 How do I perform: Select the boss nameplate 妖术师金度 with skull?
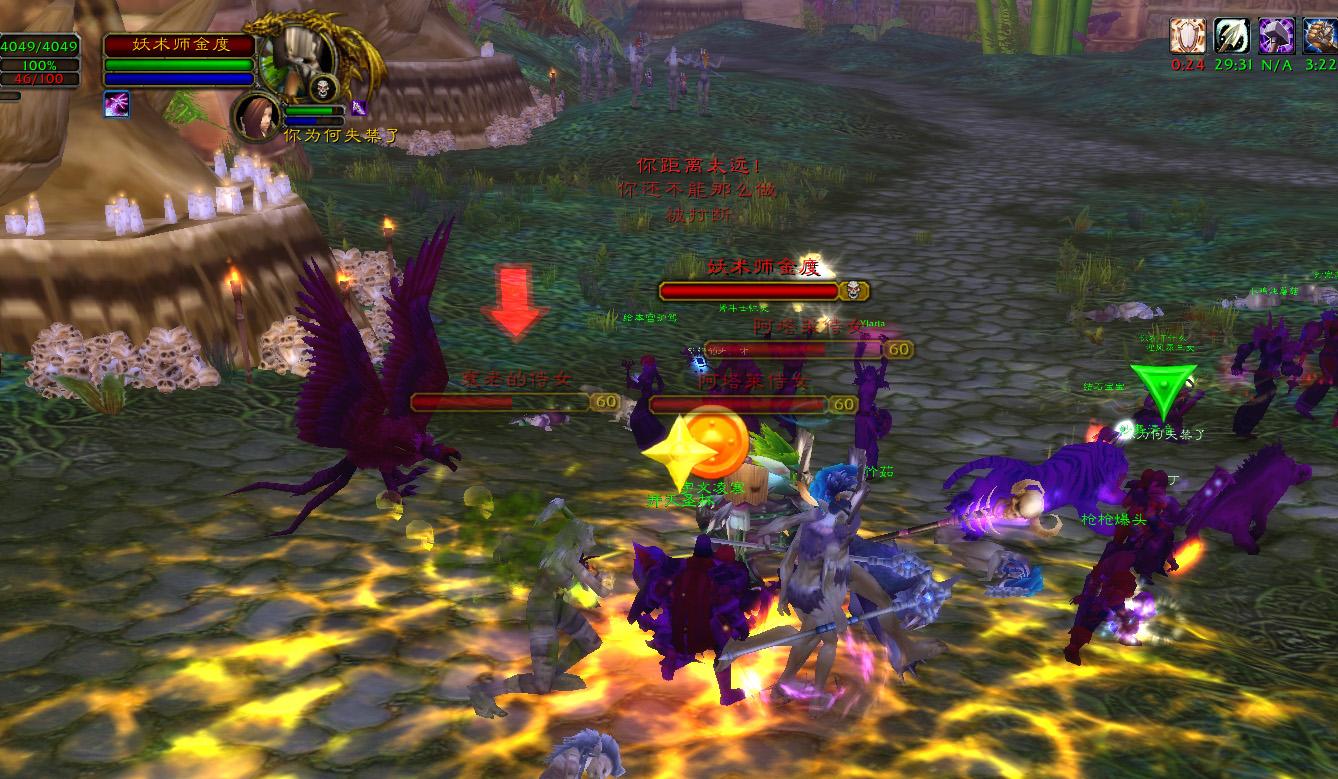tap(763, 291)
